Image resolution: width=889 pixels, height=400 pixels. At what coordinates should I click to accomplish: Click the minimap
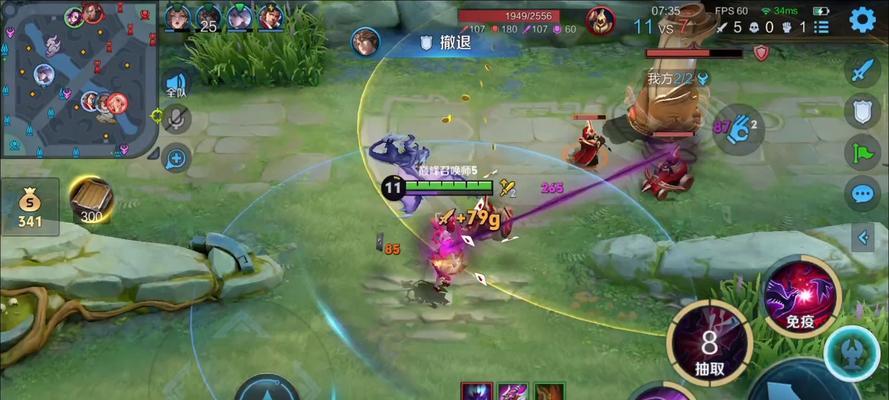pyautogui.click(x=78, y=80)
